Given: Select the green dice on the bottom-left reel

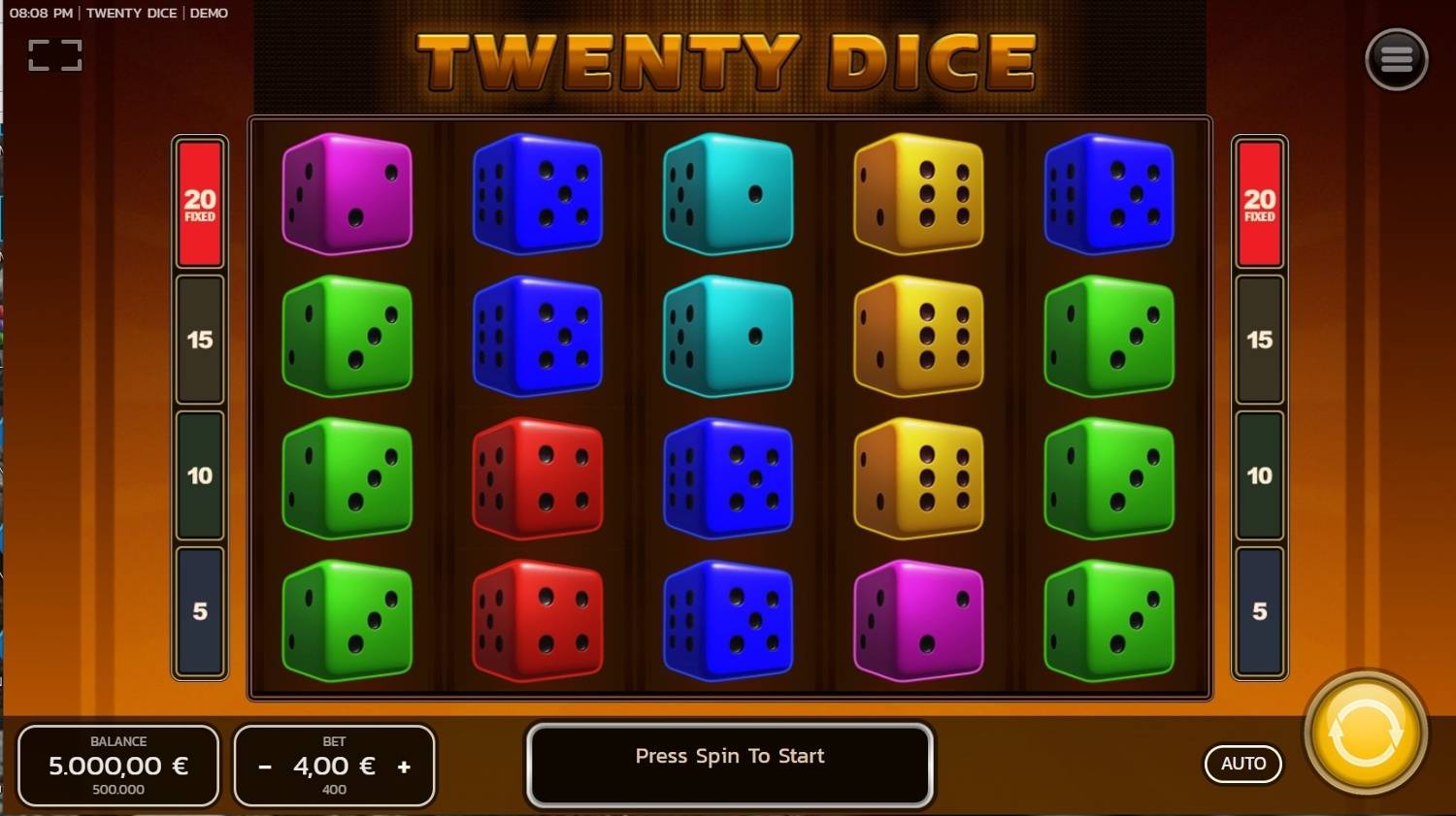Looking at the screenshot, I should tap(347, 620).
